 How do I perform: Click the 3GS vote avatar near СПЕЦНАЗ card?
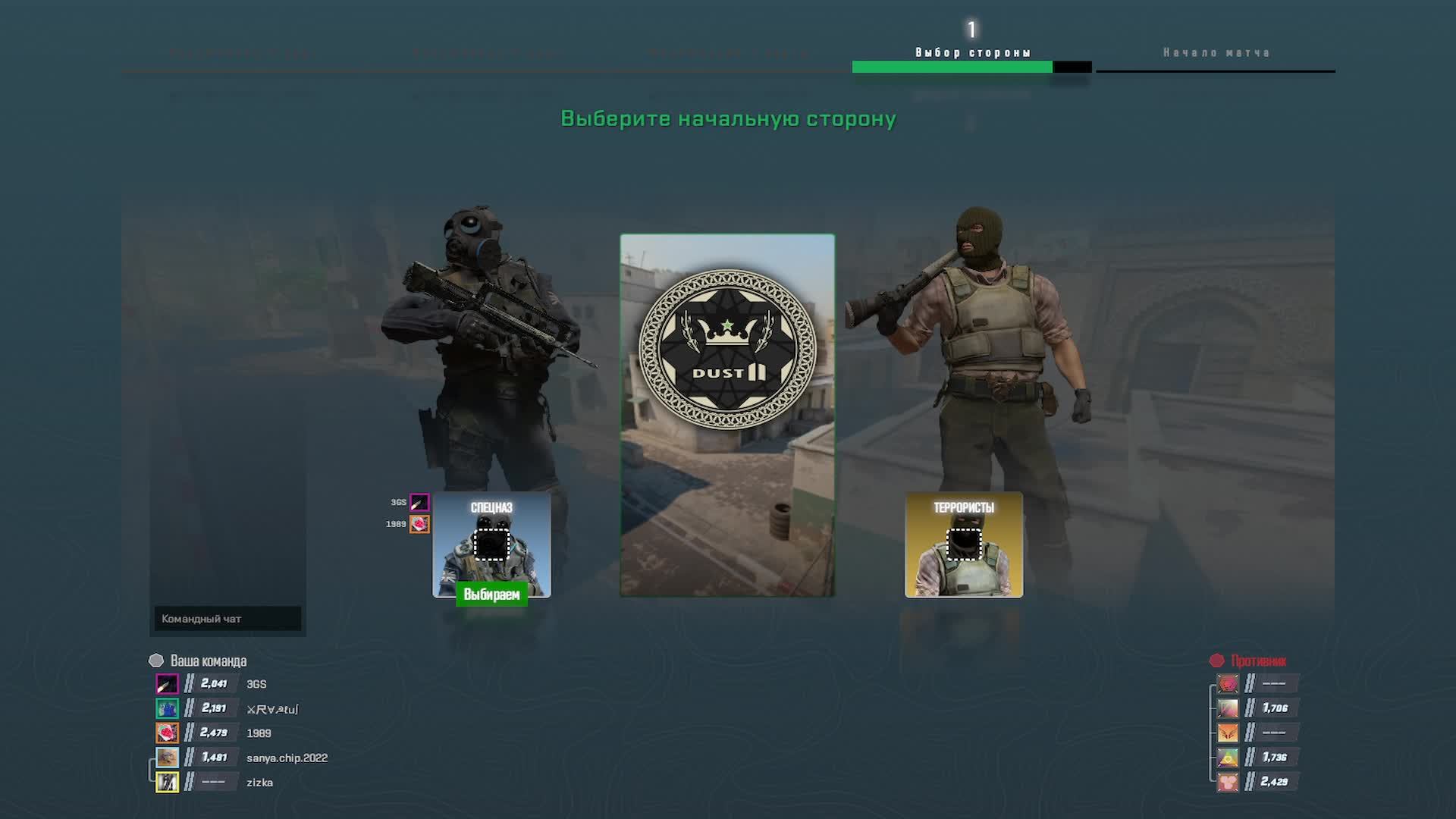(419, 501)
